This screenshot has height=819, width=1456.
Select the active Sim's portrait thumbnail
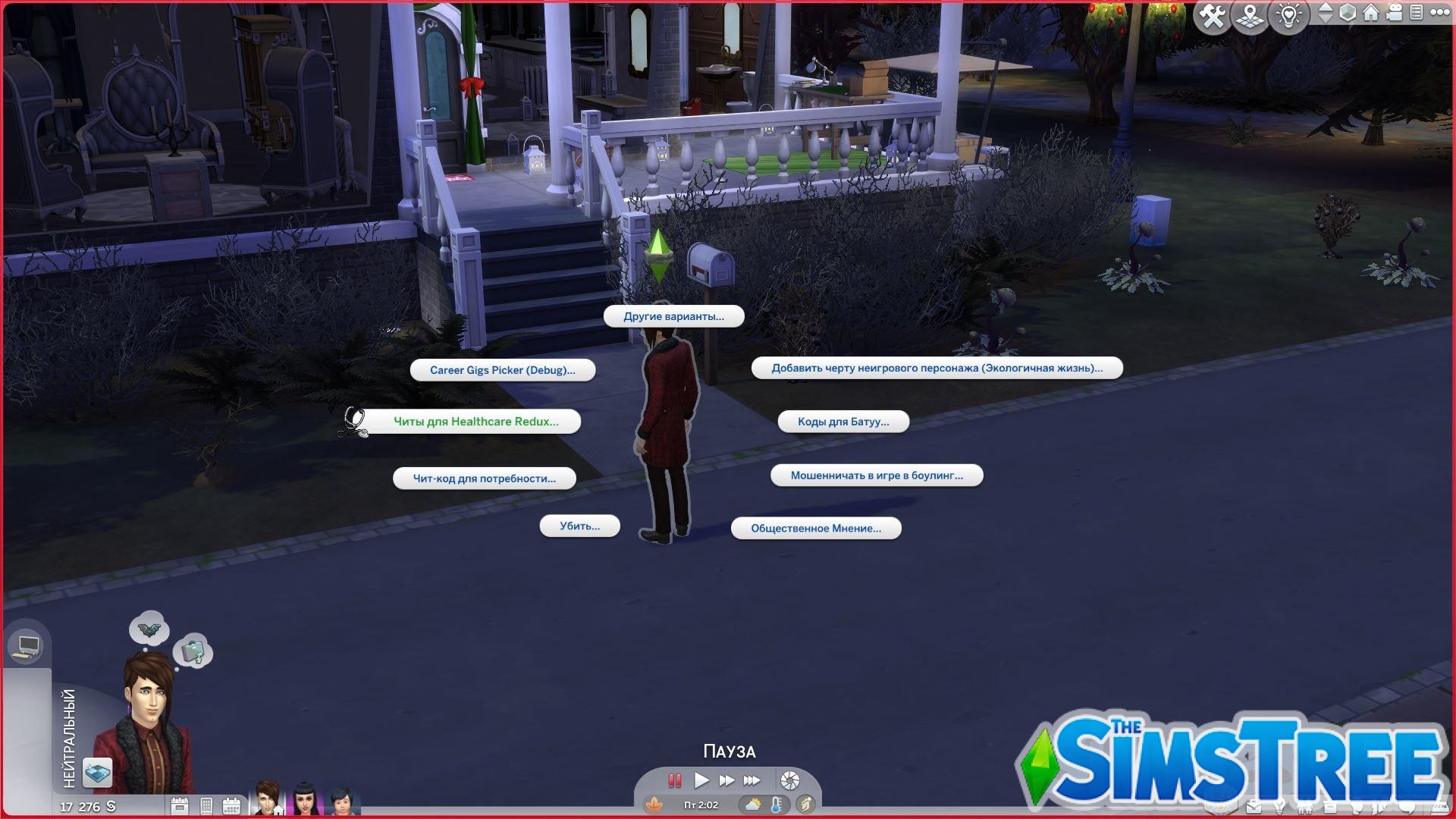265,796
